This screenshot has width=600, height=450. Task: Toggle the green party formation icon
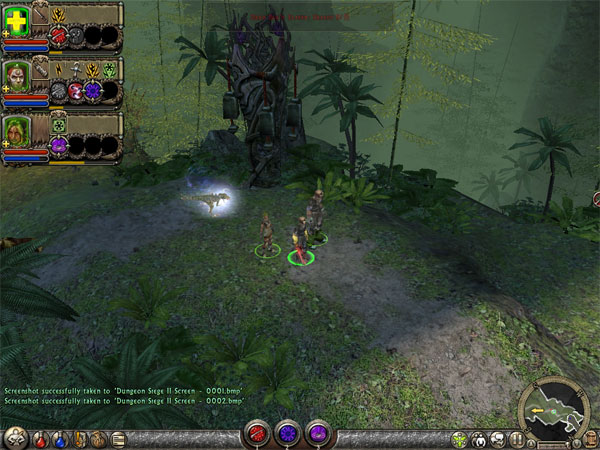click(x=460, y=438)
